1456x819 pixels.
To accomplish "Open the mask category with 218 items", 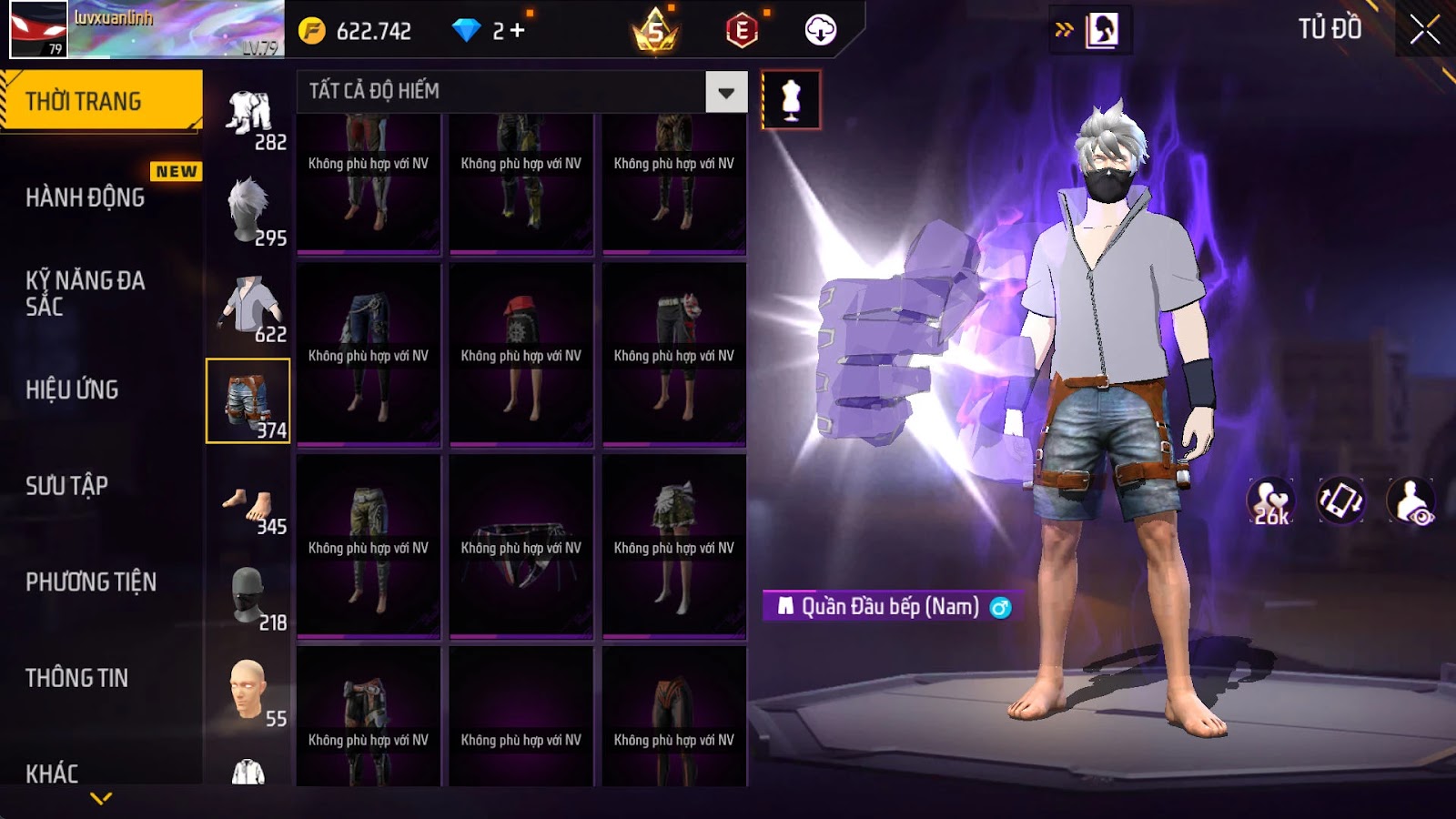I will 248,596.
